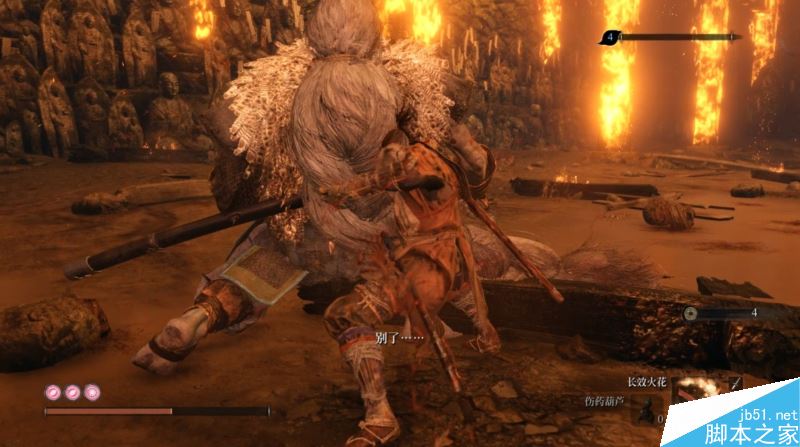The width and height of the screenshot is (800, 447).
Task: Click the small blade icon beside 长效火花
Action: point(735,381)
